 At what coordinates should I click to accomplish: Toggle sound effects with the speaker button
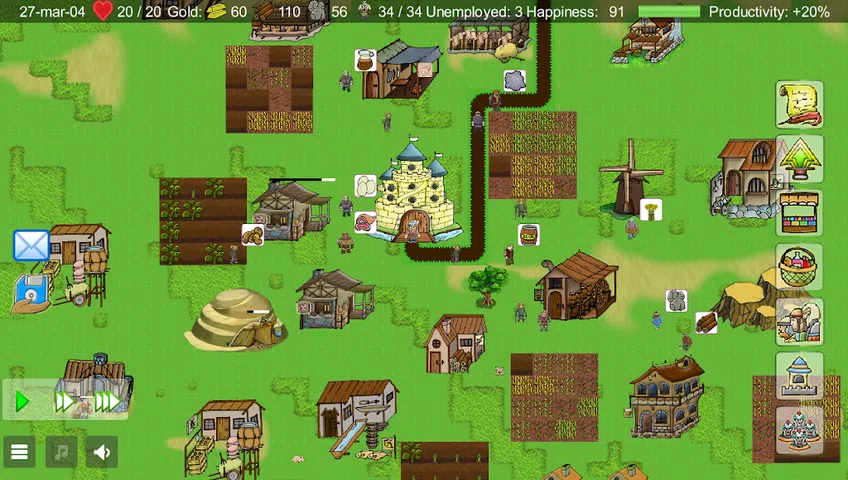coord(102,452)
